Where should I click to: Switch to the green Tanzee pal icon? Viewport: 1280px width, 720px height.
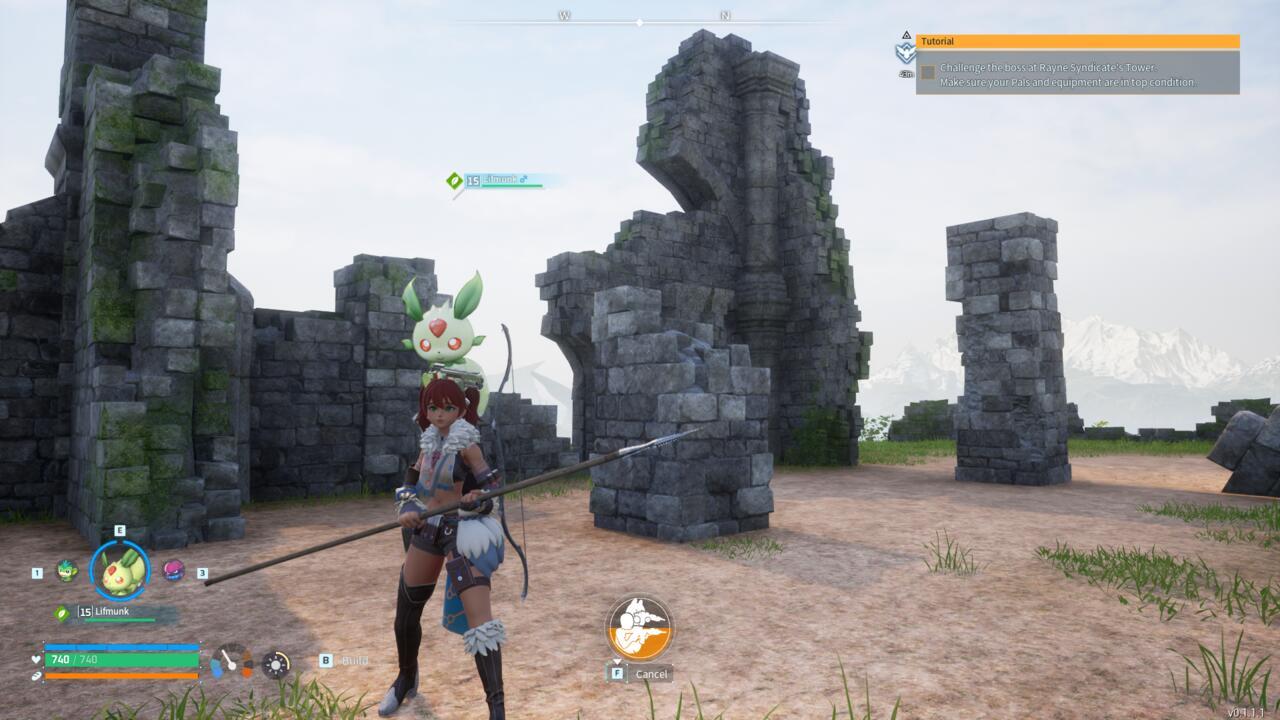[x=67, y=571]
